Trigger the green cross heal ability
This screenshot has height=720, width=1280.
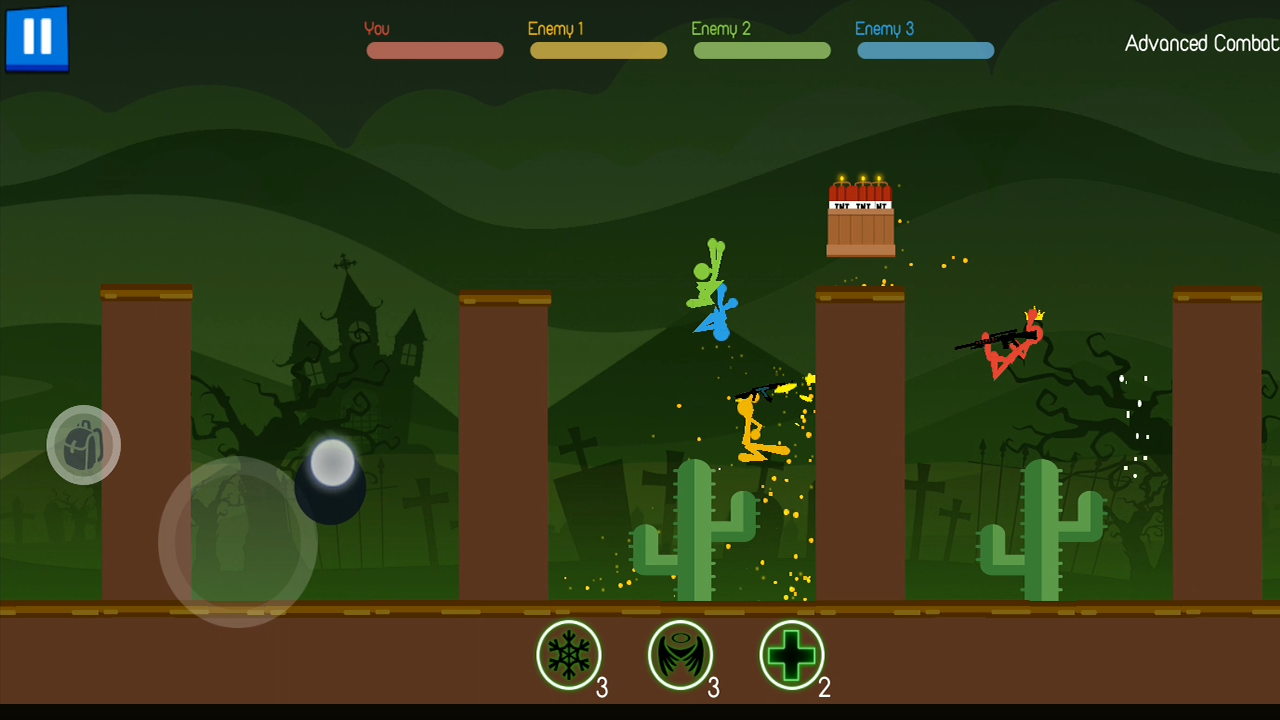point(792,655)
